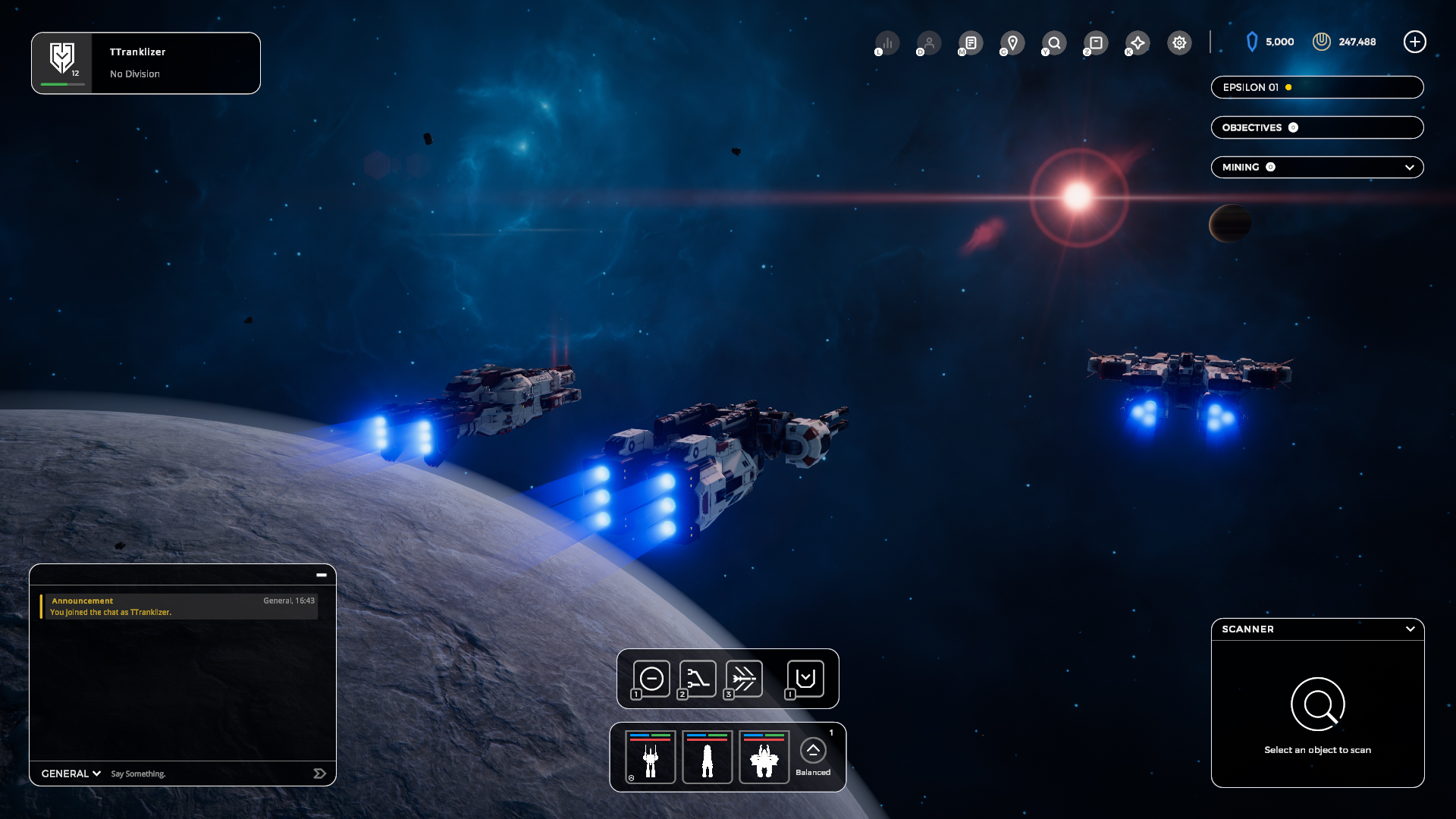Click the plus button to add currency
This screenshot has width=1456, height=819.
[x=1414, y=42]
